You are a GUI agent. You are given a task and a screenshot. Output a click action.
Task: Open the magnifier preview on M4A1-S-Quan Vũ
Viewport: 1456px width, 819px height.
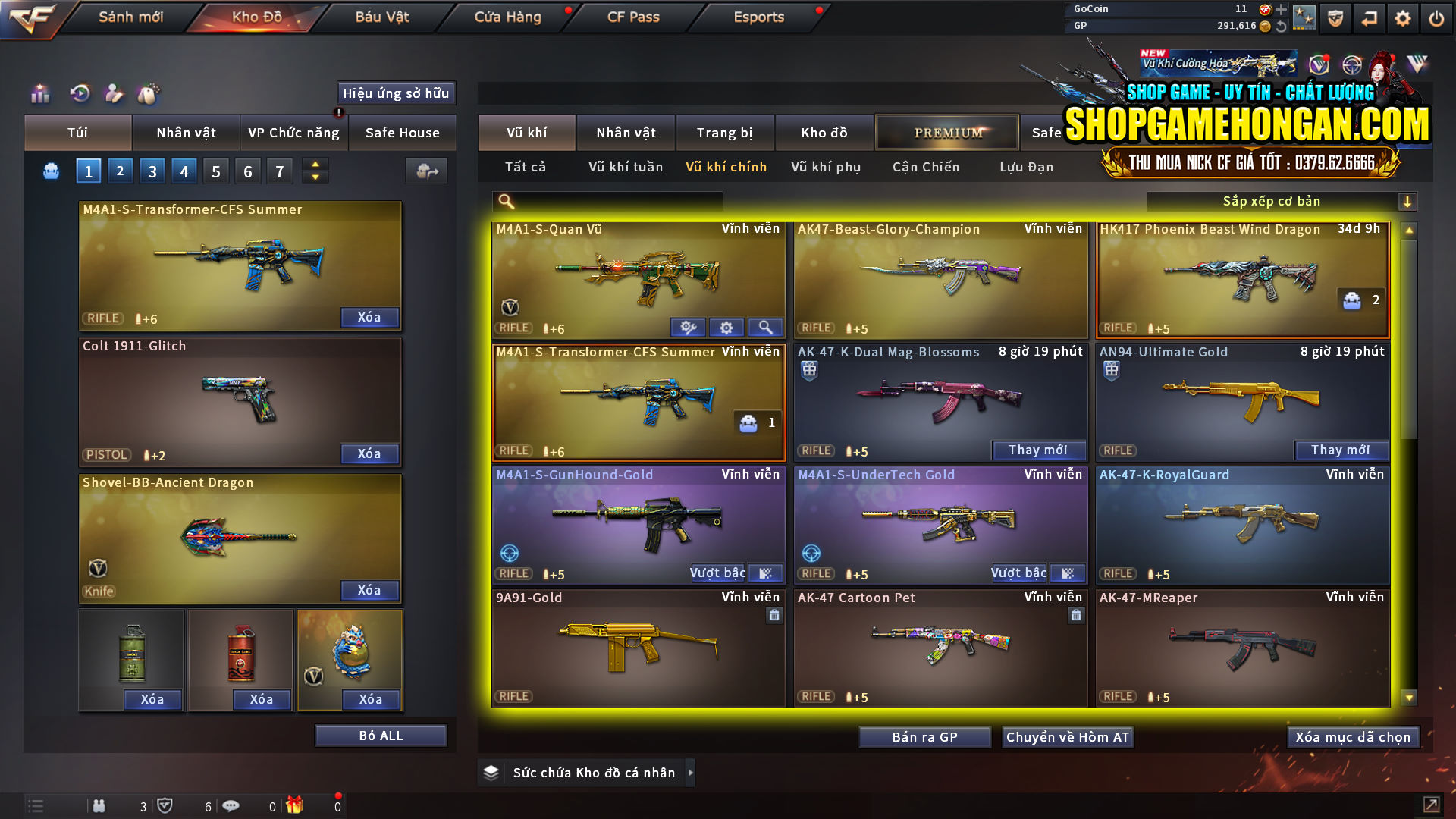765,327
